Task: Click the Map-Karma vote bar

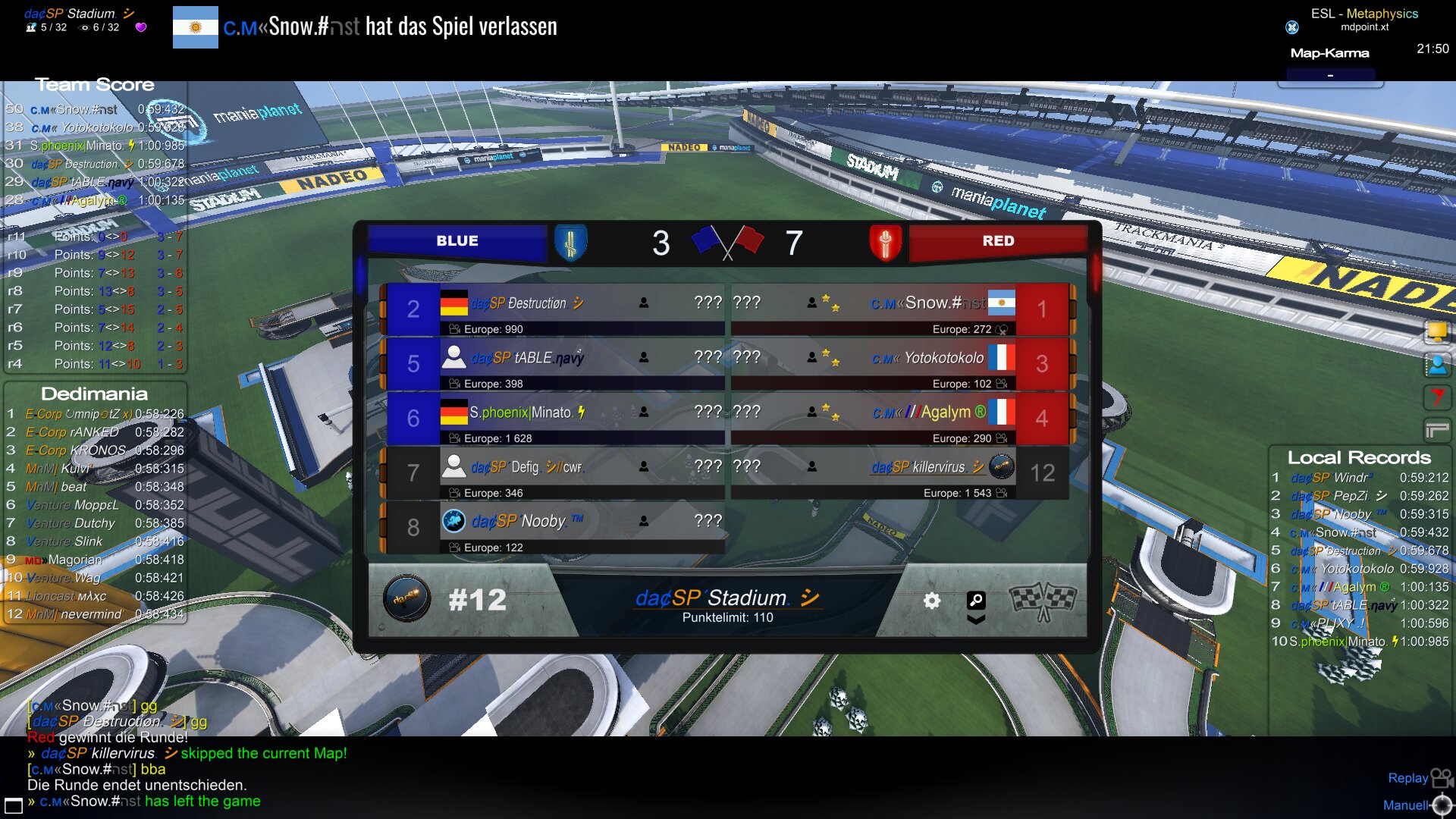Action: [1330, 75]
